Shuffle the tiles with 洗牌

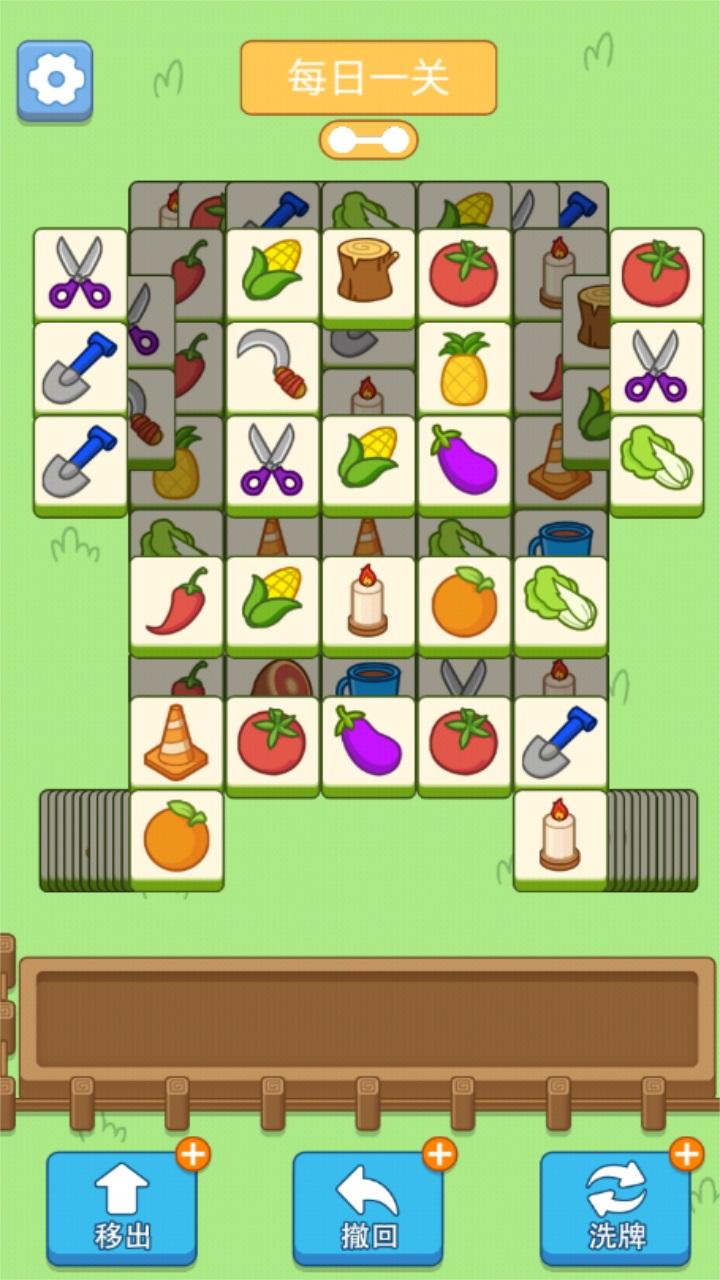[x=615, y=1208]
